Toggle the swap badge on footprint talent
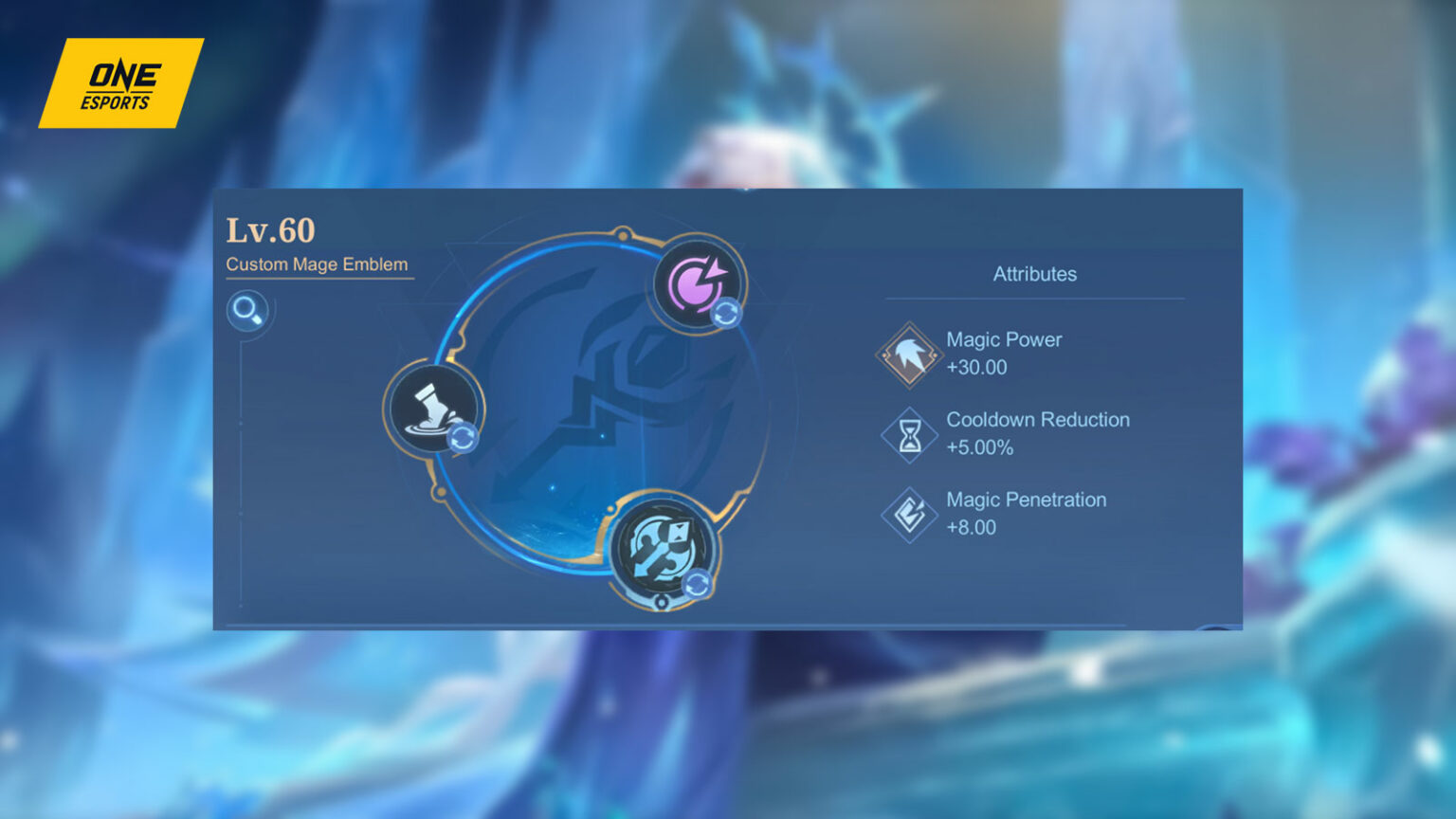This screenshot has width=1456, height=819. pyautogui.click(x=464, y=438)
